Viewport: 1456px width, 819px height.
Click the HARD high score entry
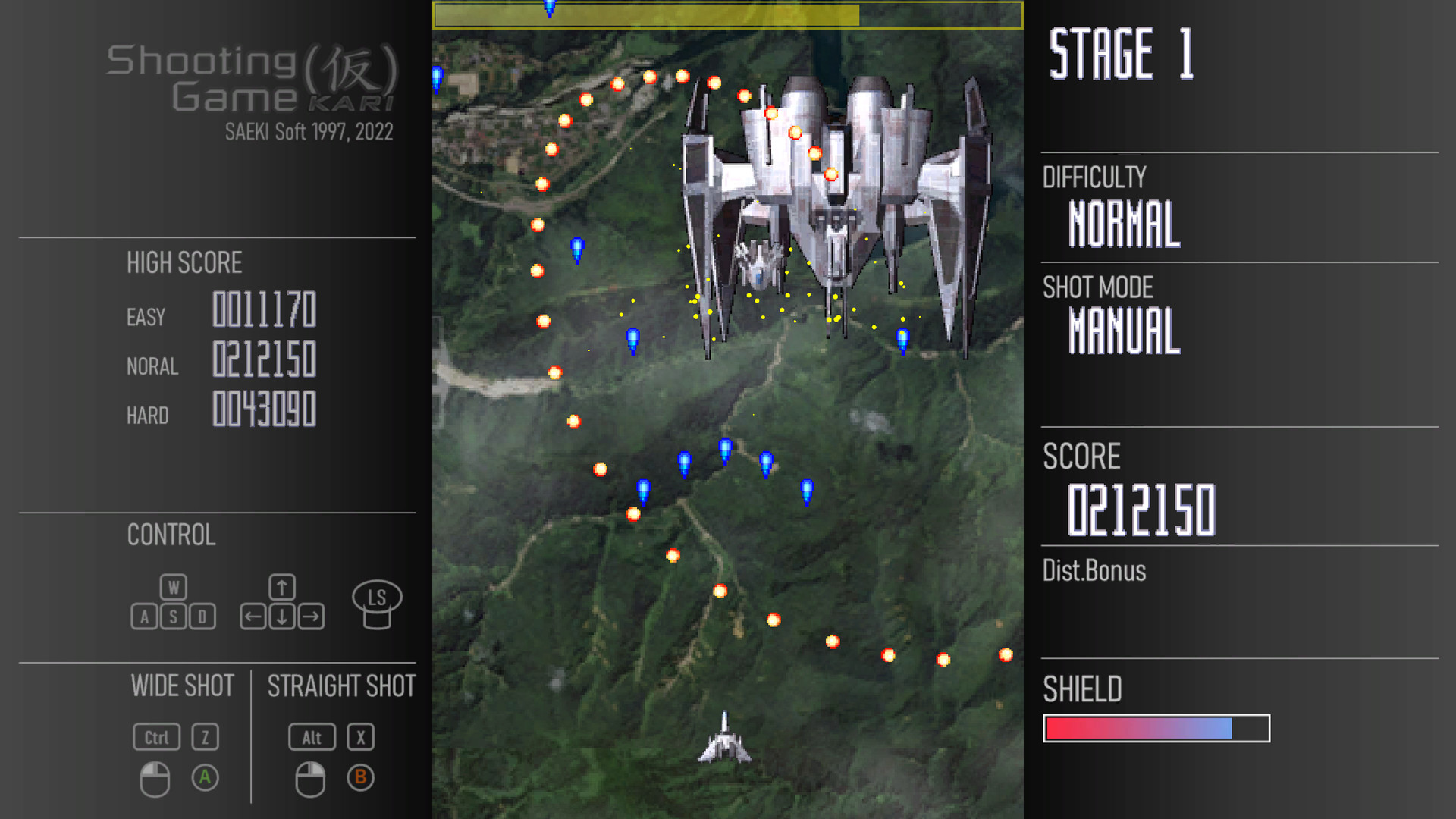click(x=227, y=412)
